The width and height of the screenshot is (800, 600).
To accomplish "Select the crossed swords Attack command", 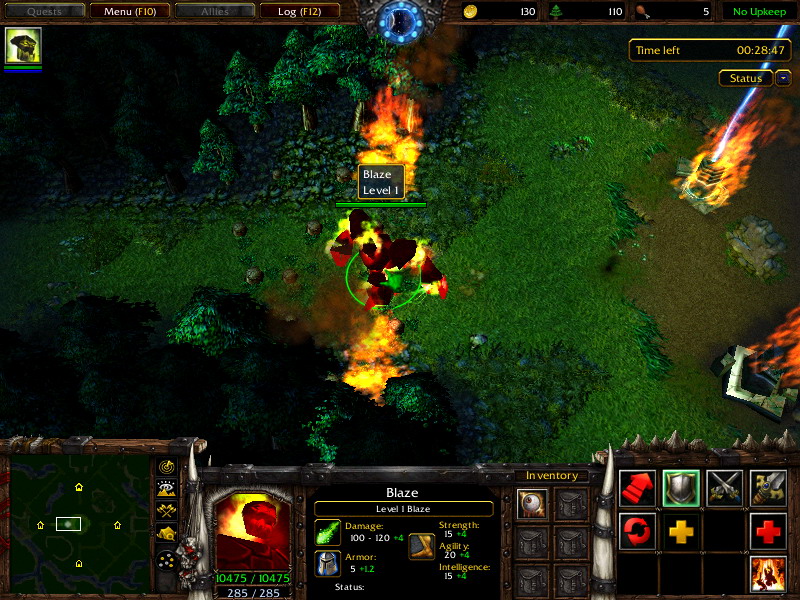I will [x=725, y=487].
